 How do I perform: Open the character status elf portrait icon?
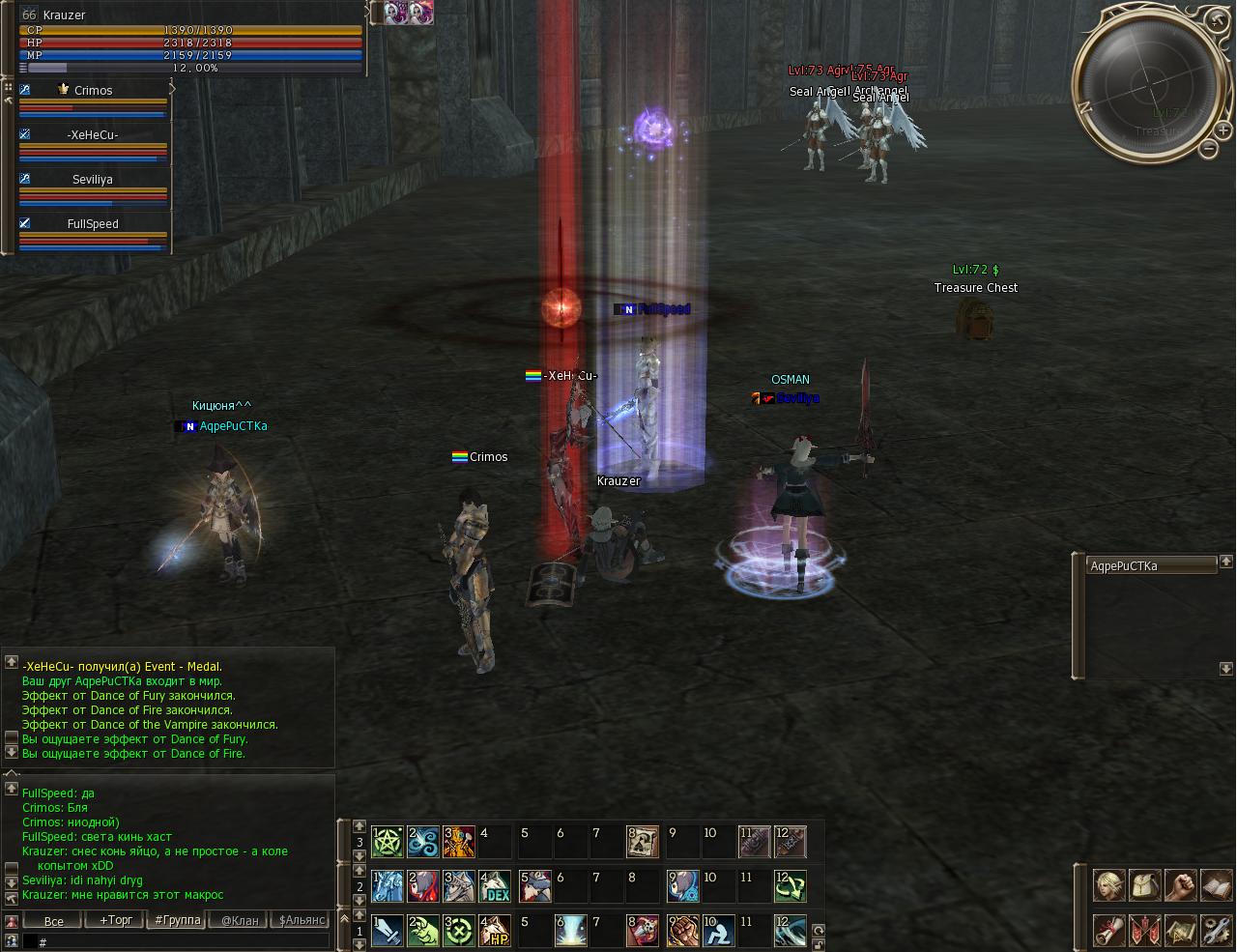(x=1108, y=885)
